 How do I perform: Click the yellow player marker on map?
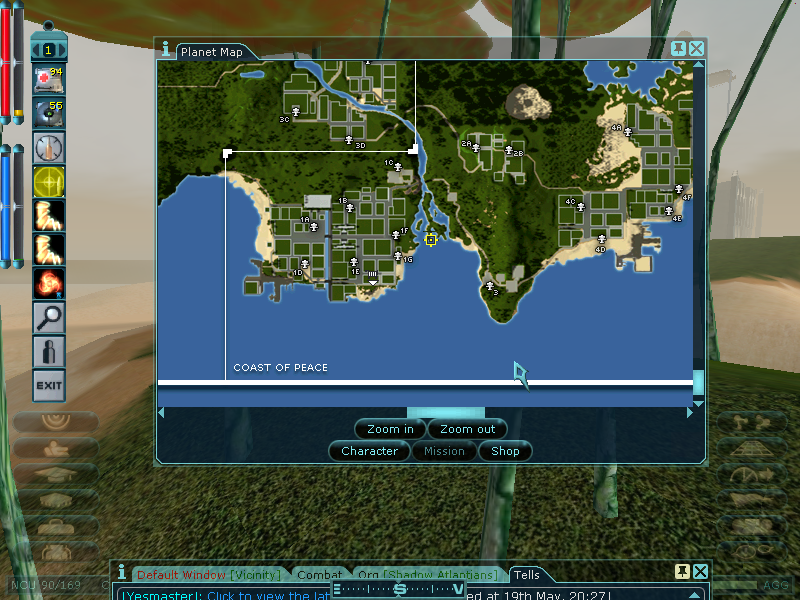[x=431, y=239]
